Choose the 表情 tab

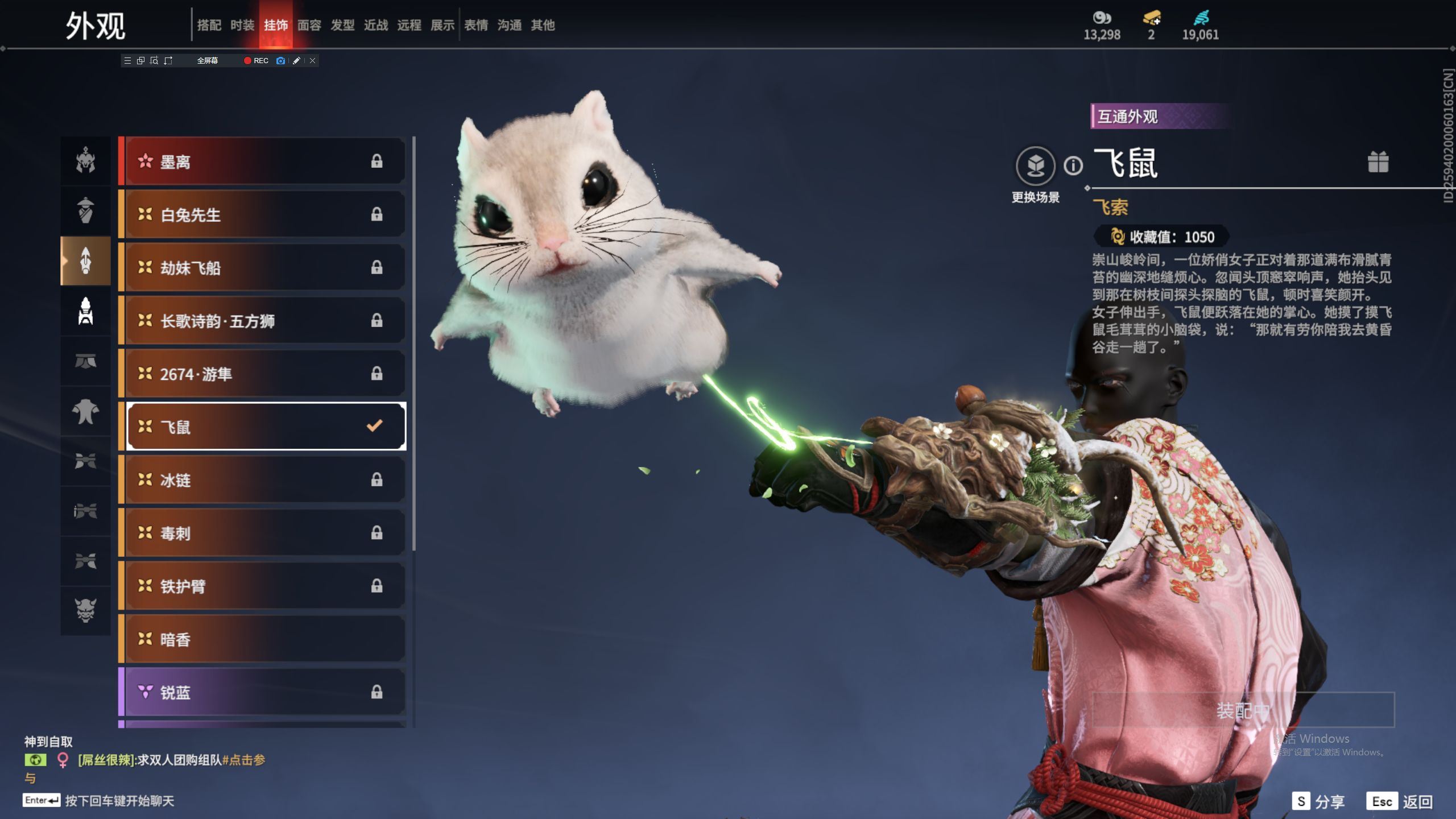tap(476, 25)
